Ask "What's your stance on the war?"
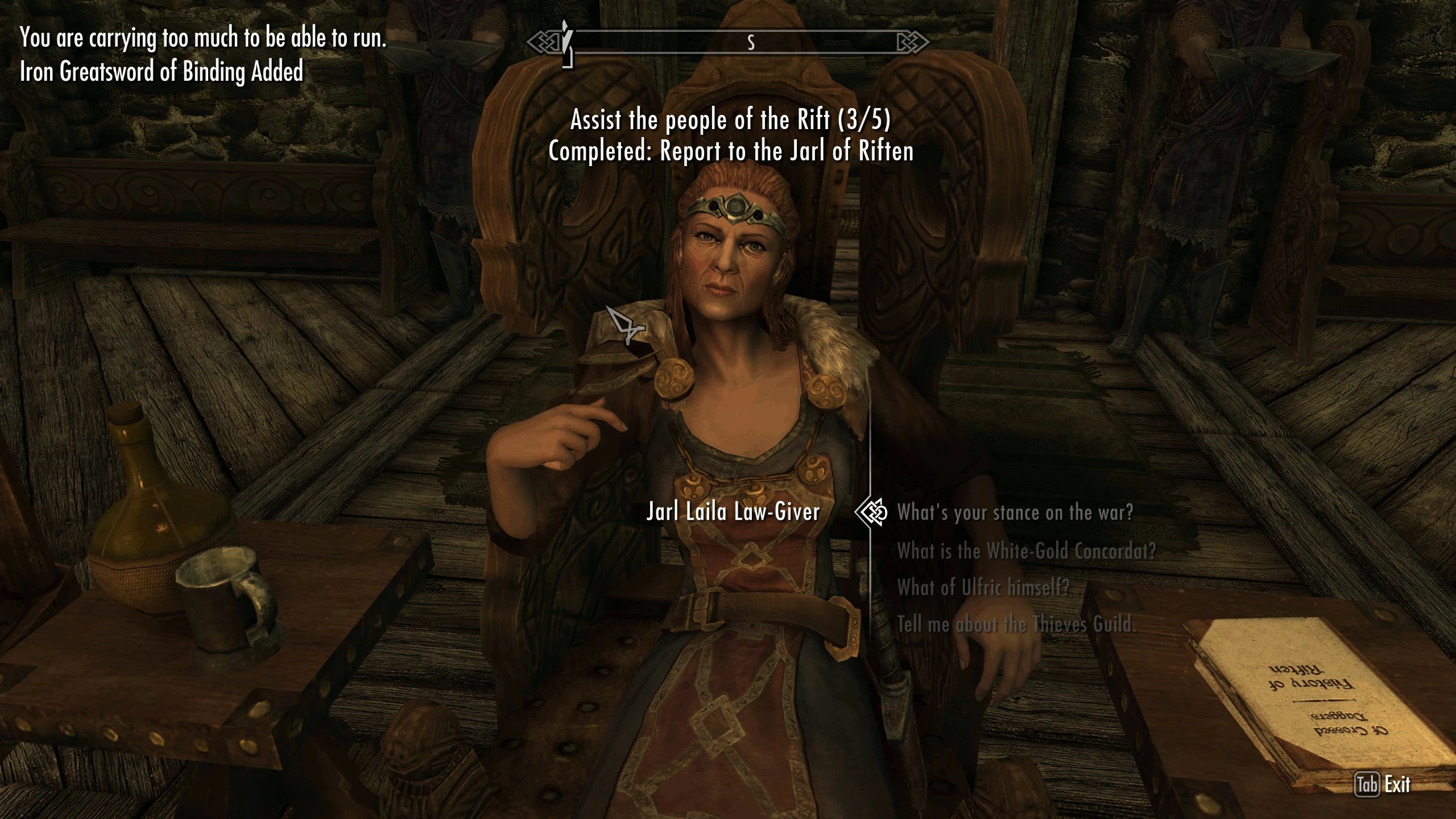Image resolution: width=1456 pixels, height=819 pixels. tap(1015, 512)
